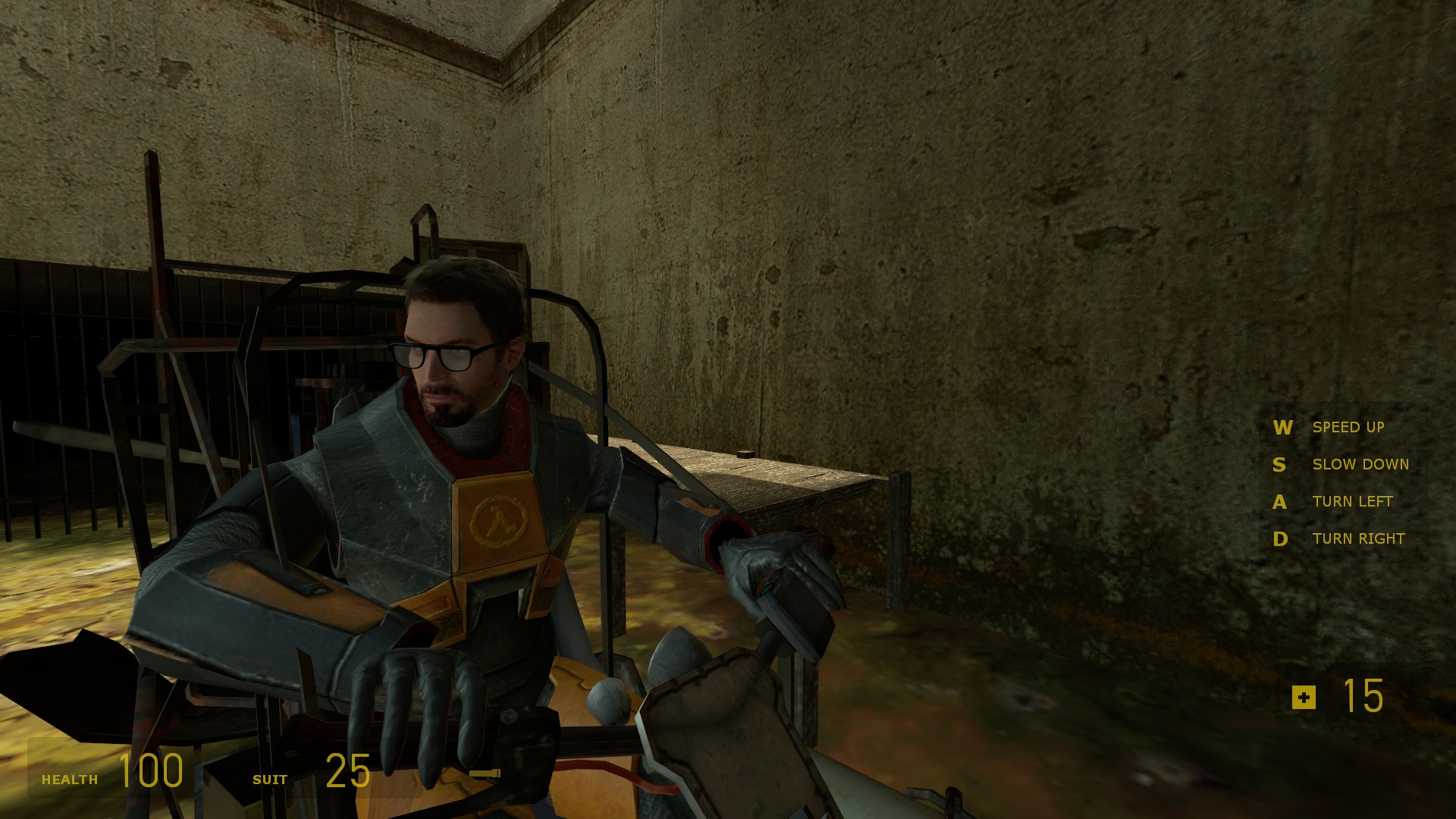Click the W key indicator for Speed Up
This screenshot has width=1456, height=819.
[1282, 428]
